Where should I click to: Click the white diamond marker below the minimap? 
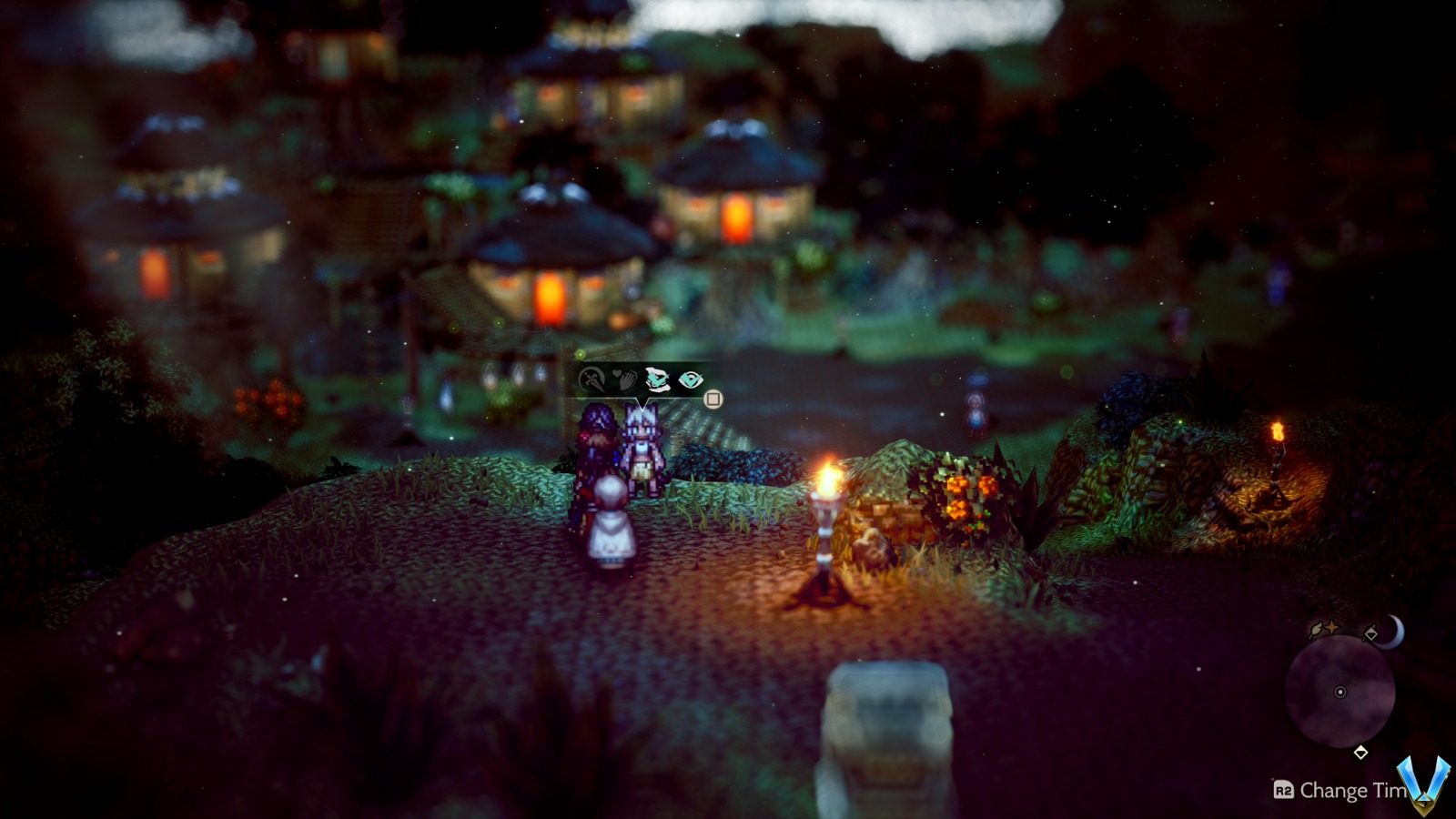point(1360,753)
